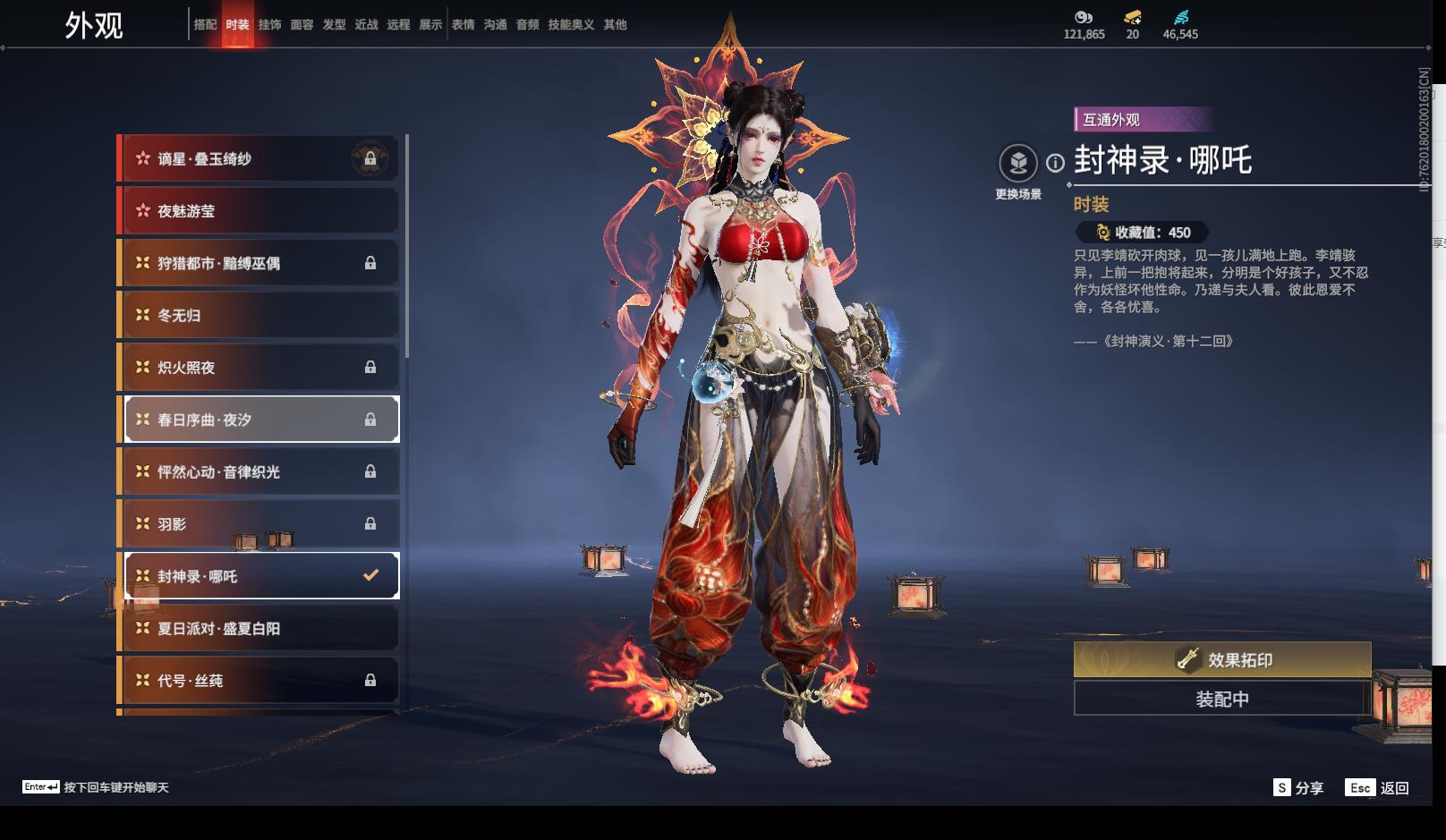Select 夏日派对·盛夏白阳 outfit
The width and height of the screenshot is (1446, 840).
(259, 628)
